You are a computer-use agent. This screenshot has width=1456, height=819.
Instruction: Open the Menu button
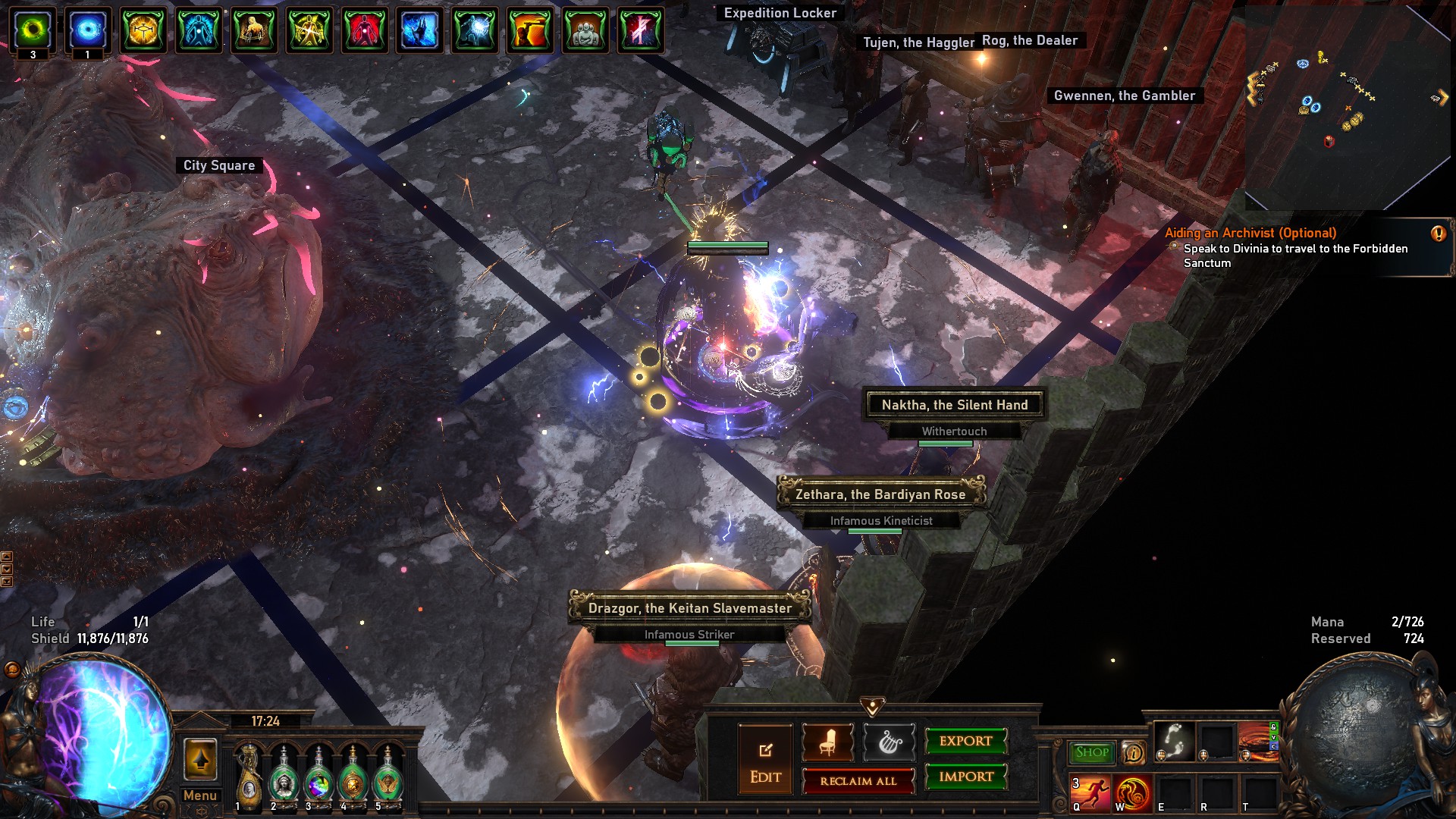pyautogui.click(x=200, y=795)
